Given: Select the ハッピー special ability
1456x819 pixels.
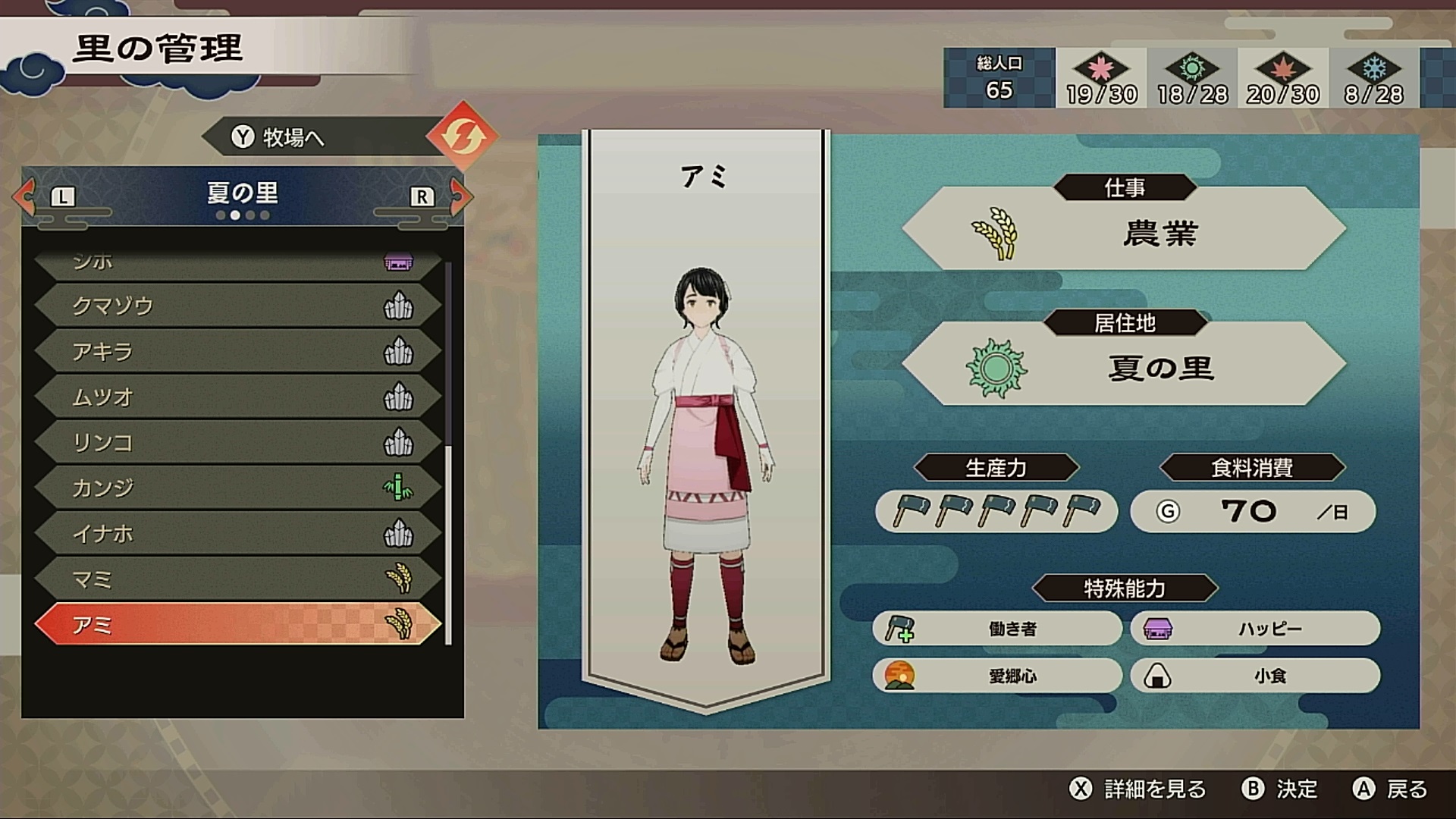Looking at the screenshot, I should (1254, 629).
